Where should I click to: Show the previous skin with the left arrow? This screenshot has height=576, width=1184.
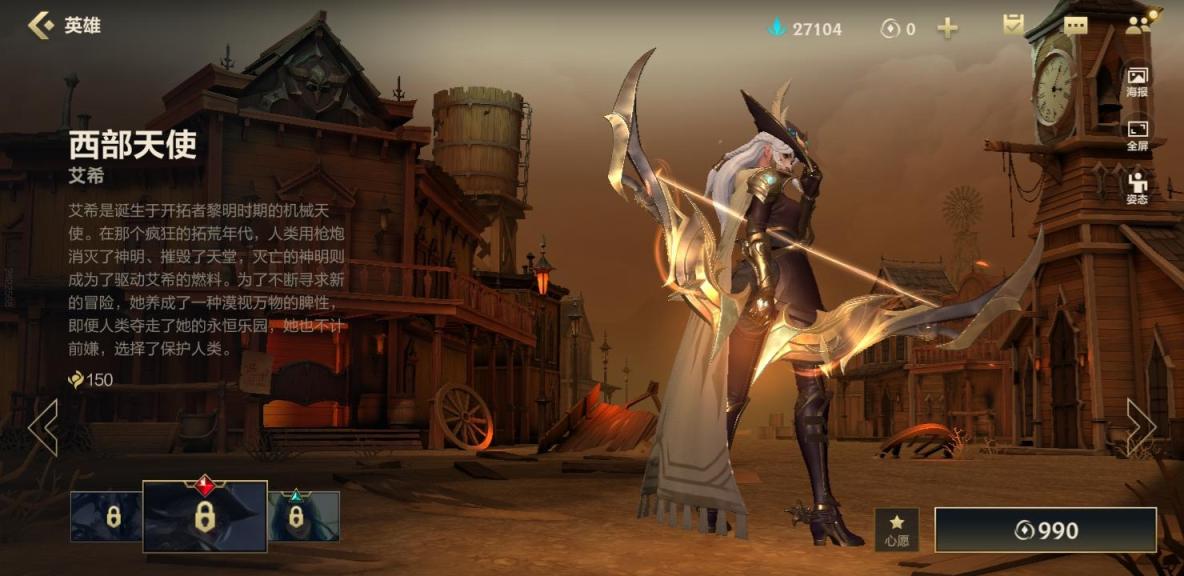(42, 428)
